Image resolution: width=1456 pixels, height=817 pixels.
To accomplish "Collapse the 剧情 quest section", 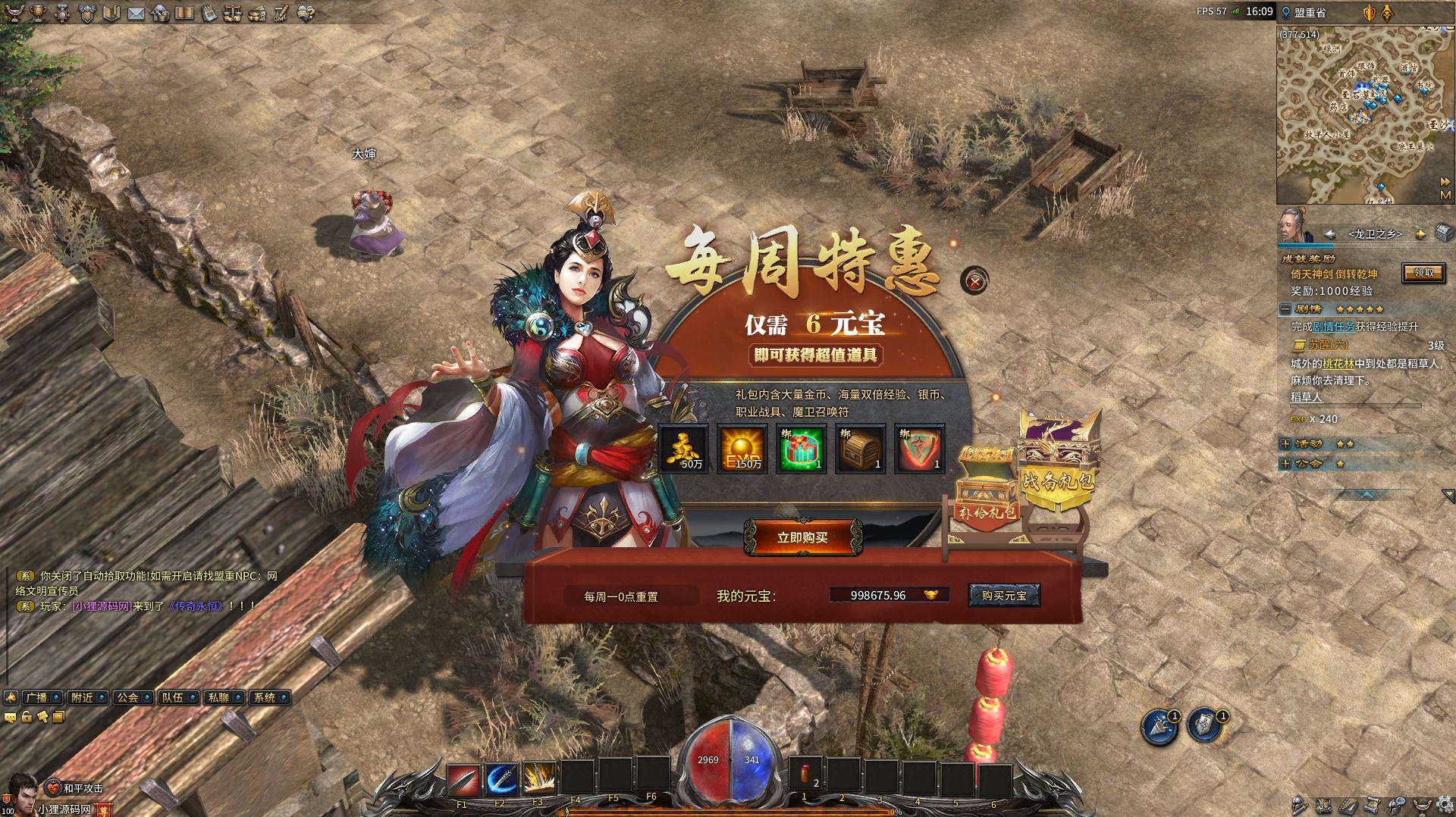I will (1285, 309).
